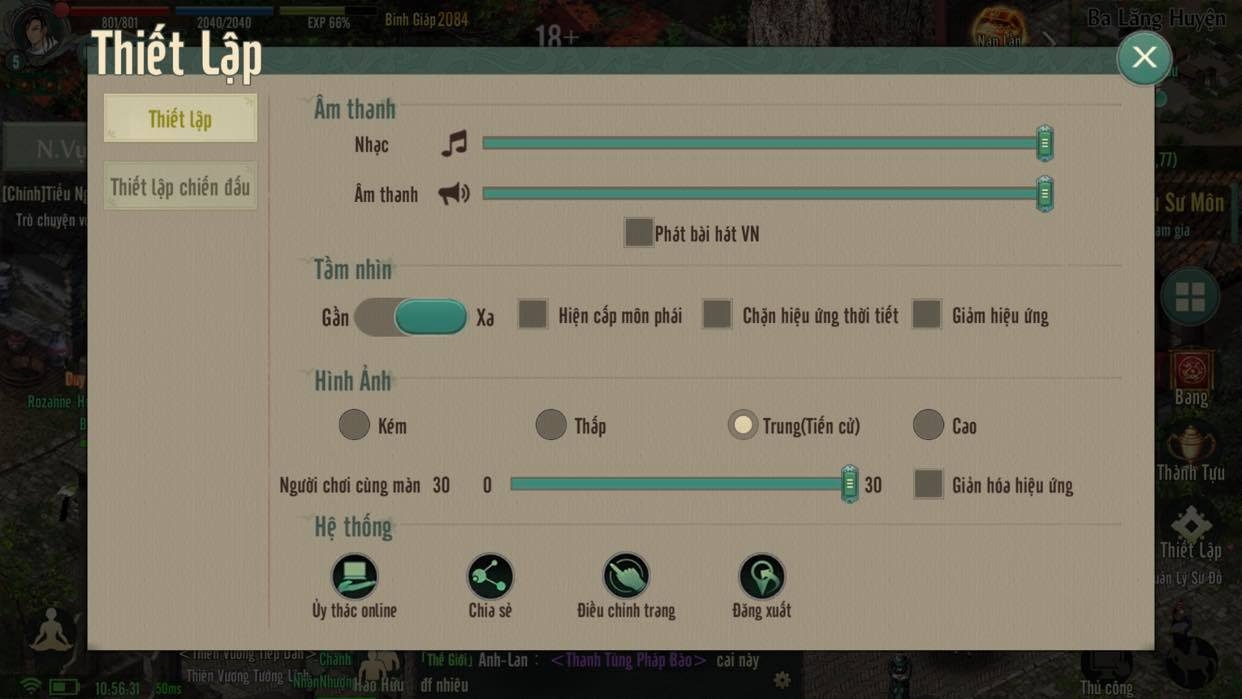Check the Chặn hiệu ứng thời tiết box

click(x=717, y=315)
